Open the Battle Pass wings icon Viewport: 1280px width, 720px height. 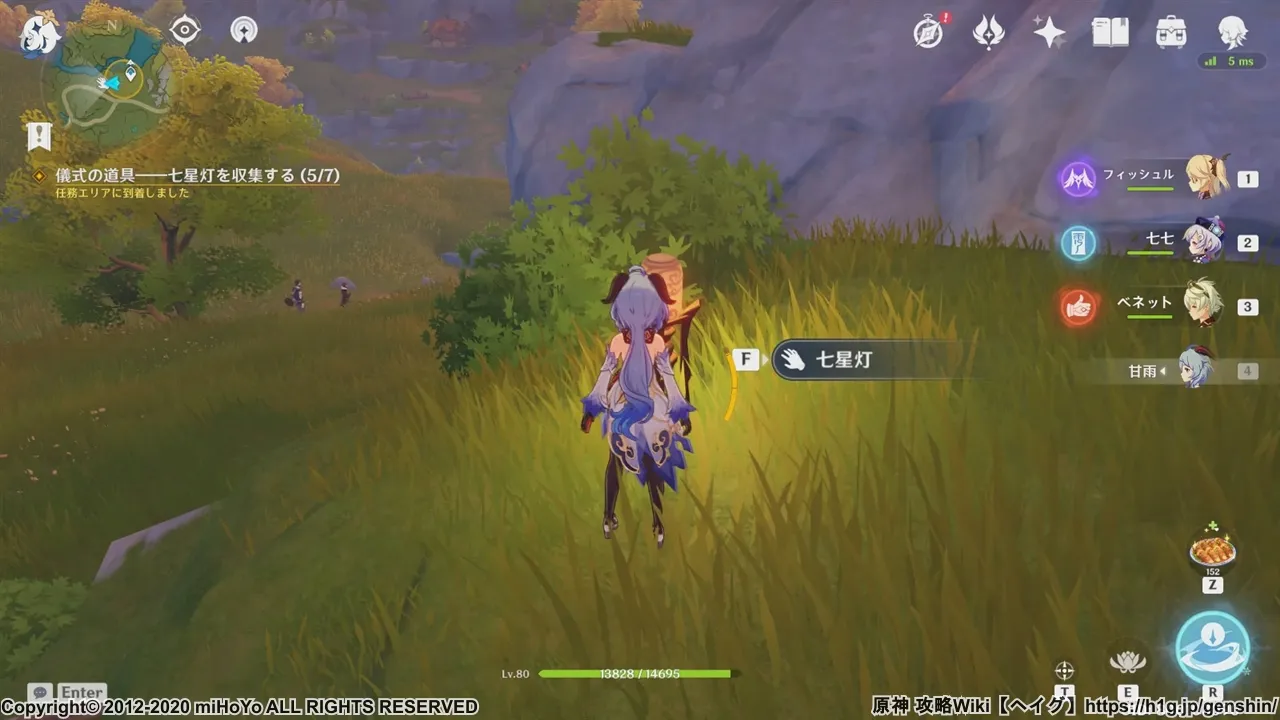pos(988,31)
